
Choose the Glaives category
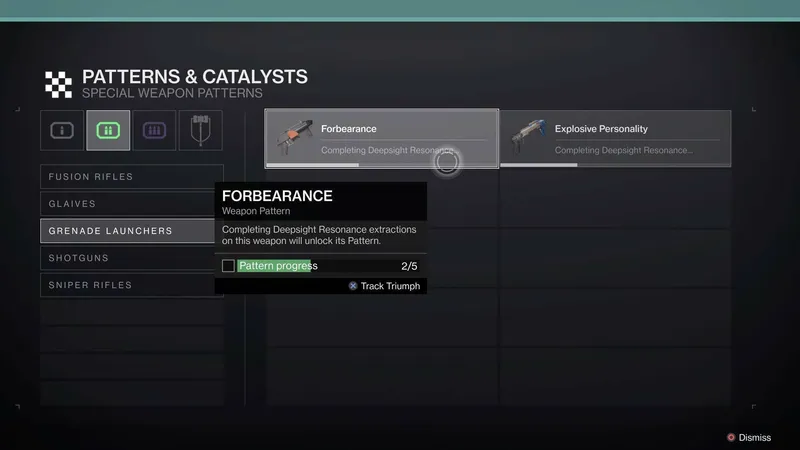coord(131,204)
